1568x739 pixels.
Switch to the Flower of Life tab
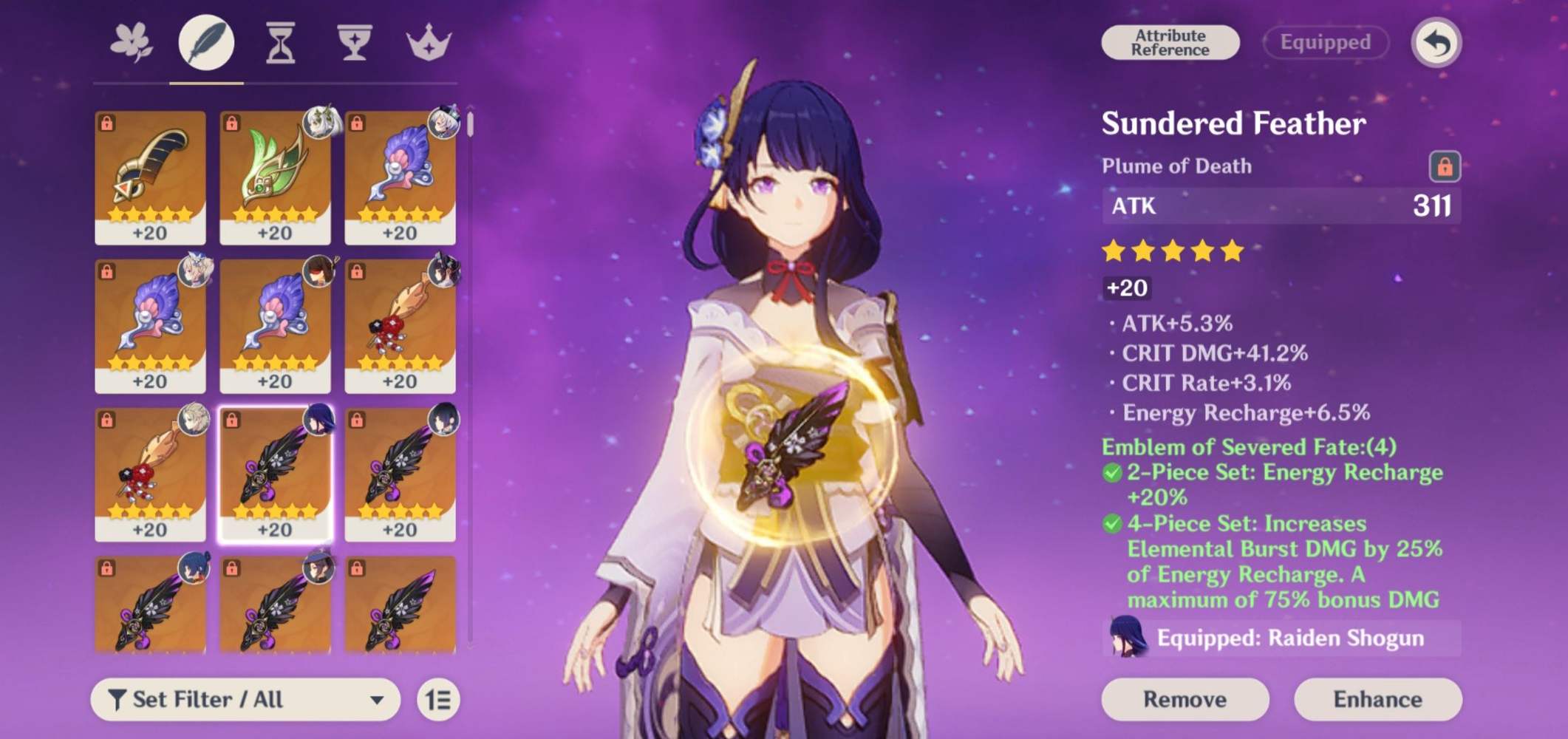pos(132,43)
